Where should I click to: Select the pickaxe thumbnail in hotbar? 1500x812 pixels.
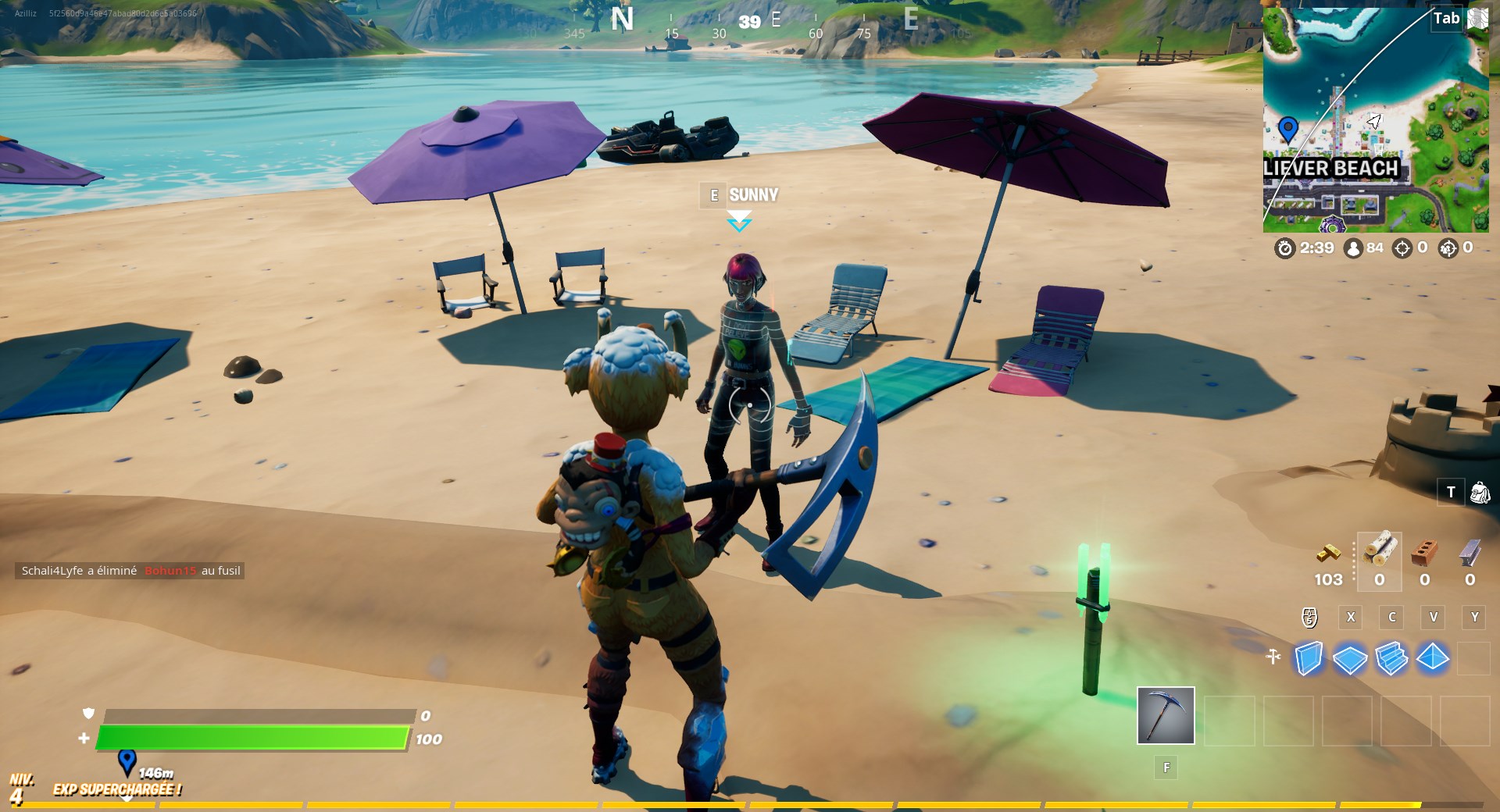point(1165,714)
